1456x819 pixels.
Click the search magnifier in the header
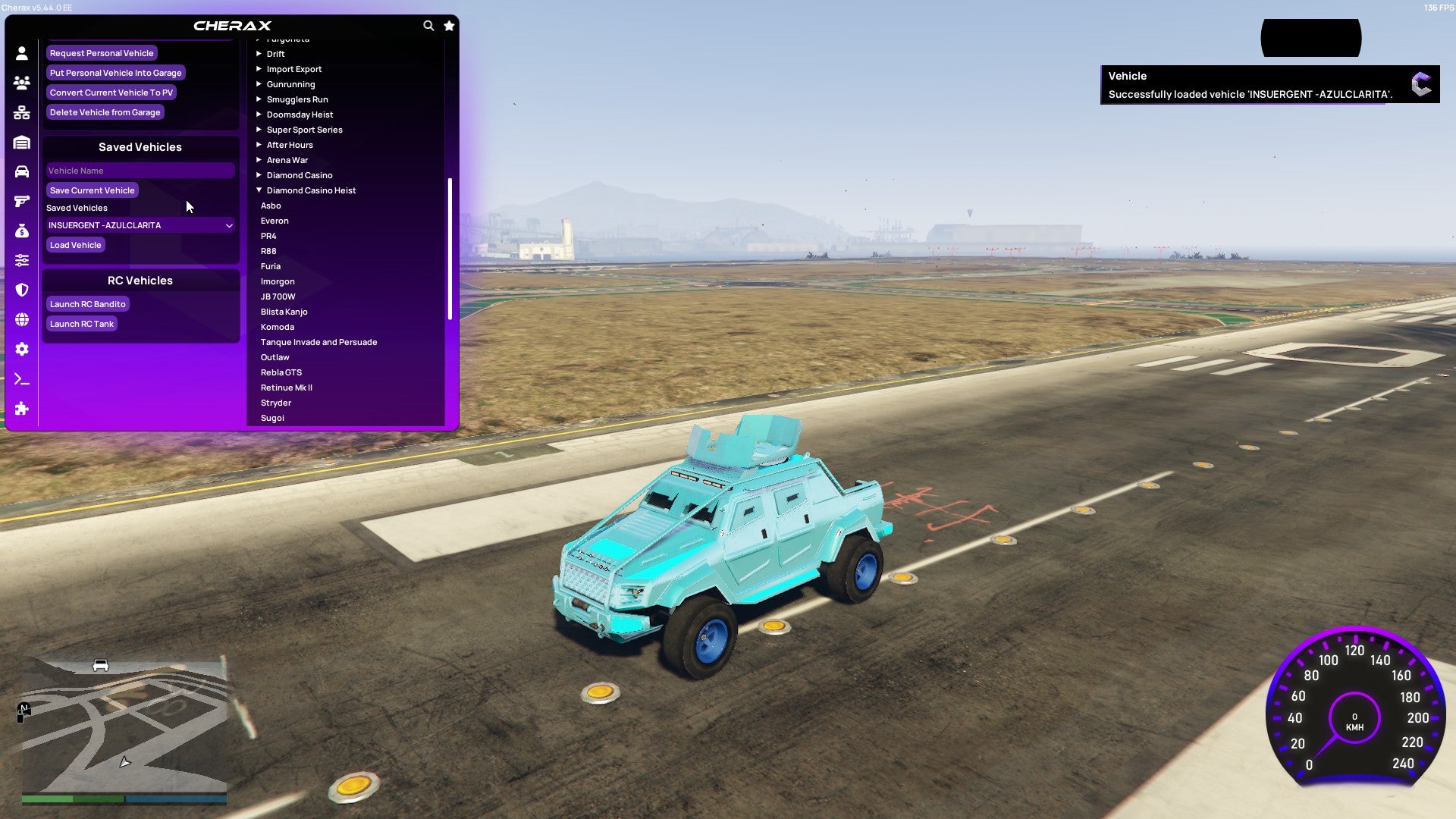429,25
